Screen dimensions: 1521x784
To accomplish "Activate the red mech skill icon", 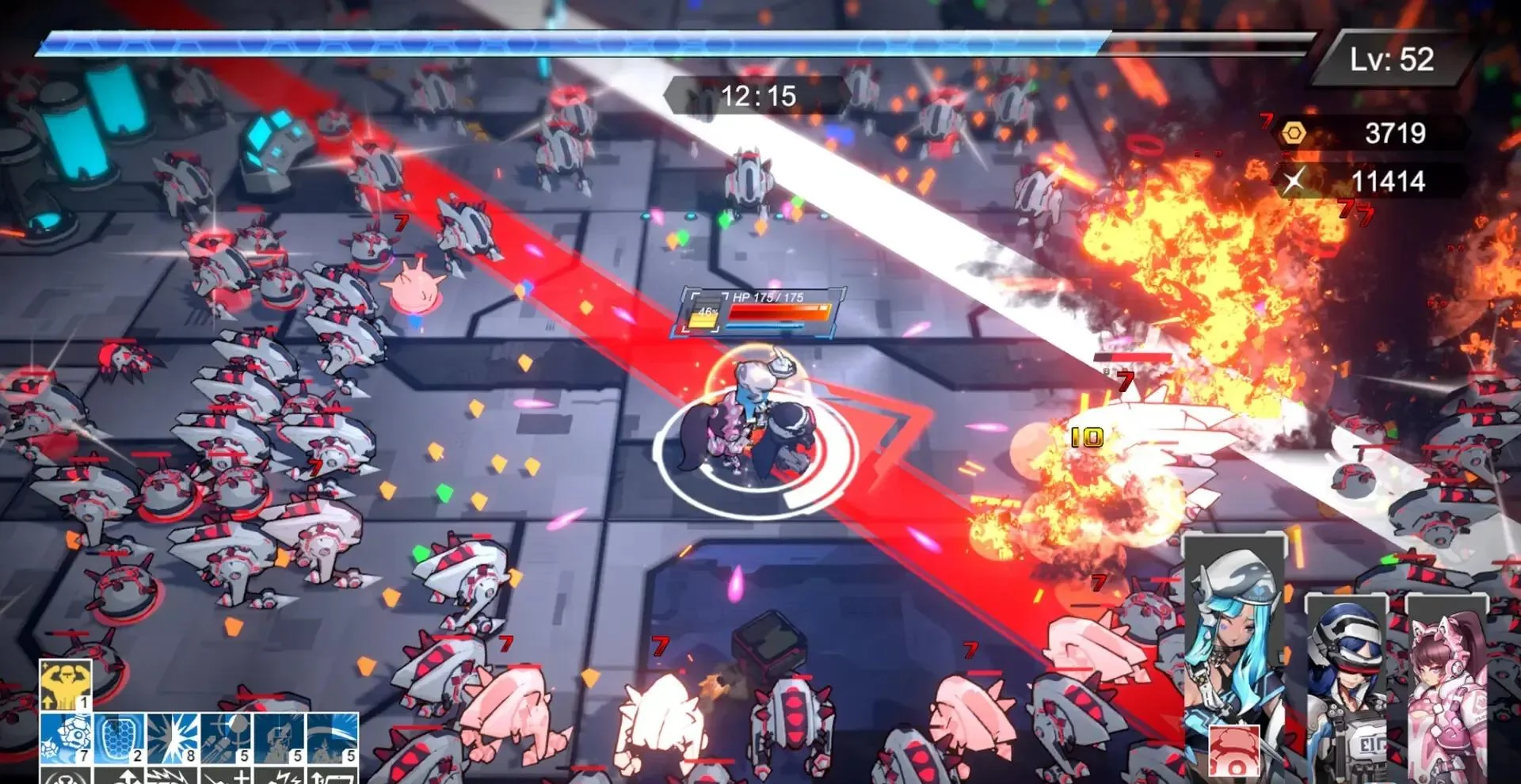I will coord(1234,752).
